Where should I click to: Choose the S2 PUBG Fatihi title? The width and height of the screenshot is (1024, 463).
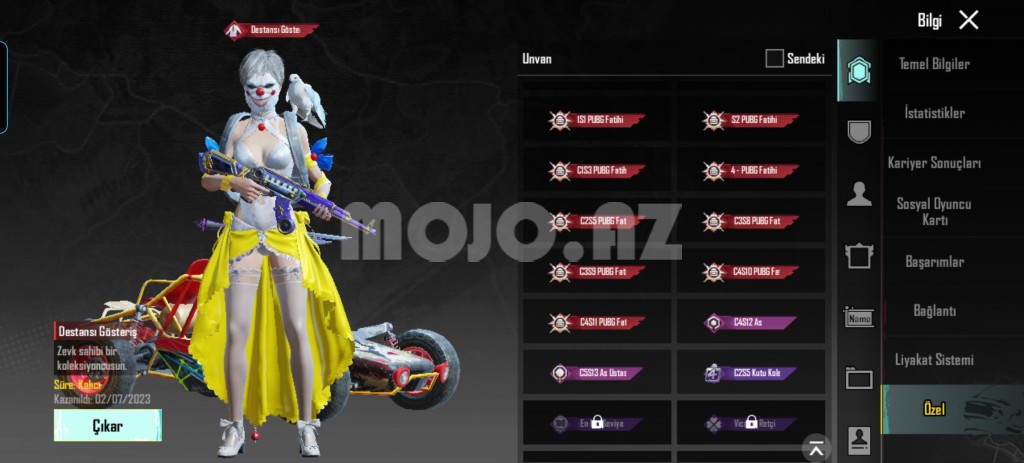(x=751, y=121)
